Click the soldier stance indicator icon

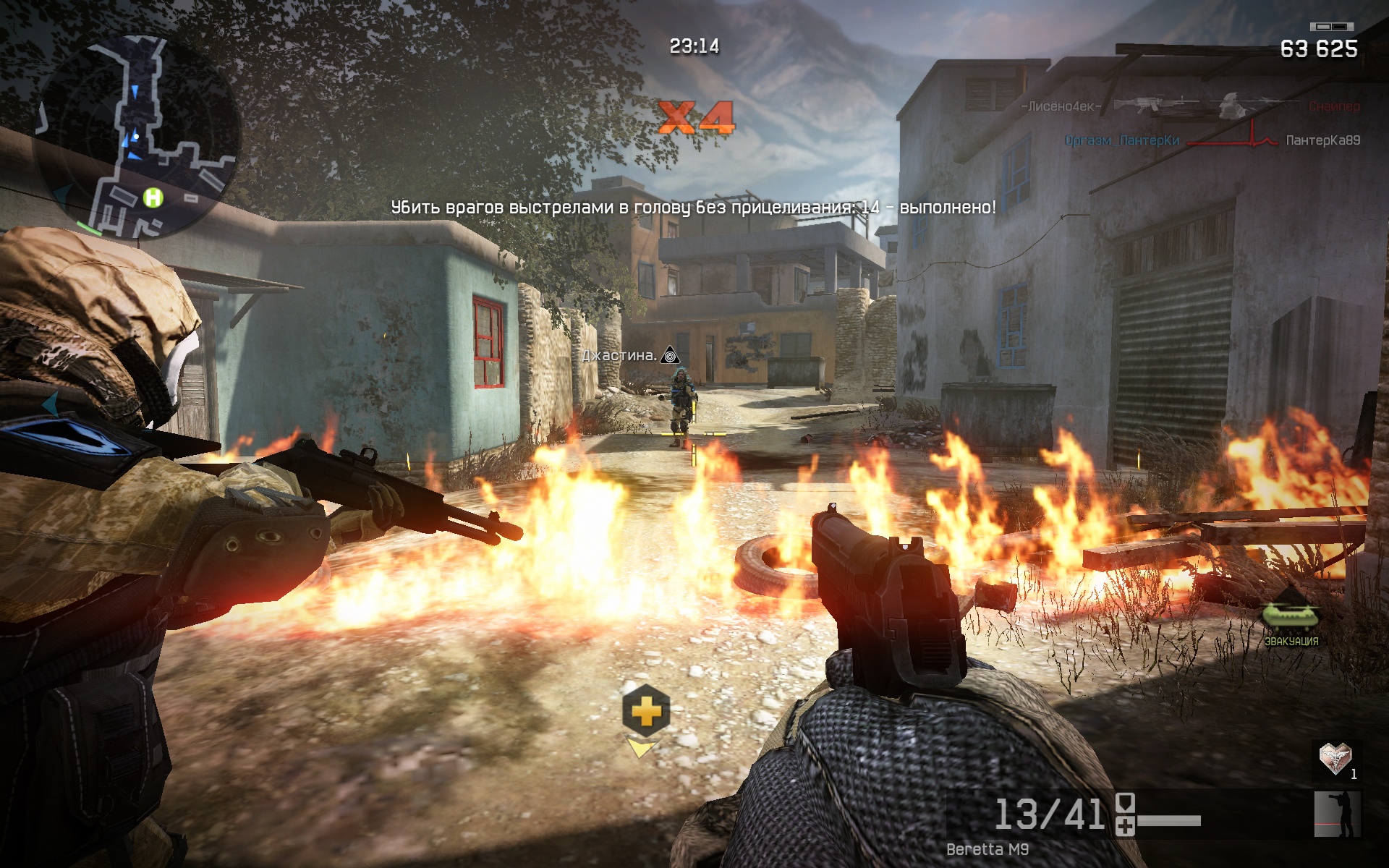tap(1337, 814)
